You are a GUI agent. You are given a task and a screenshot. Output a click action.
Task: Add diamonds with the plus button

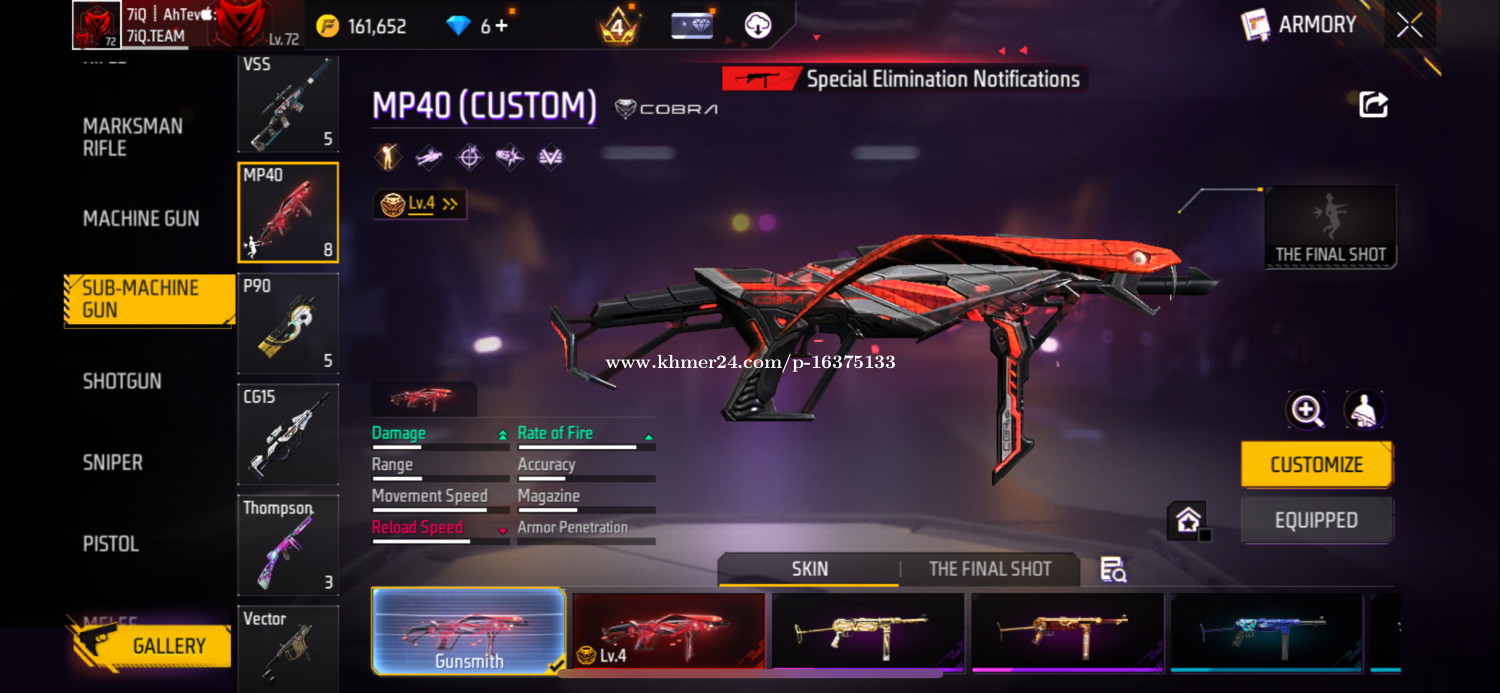pyautogui.click(x=501, y=26)
